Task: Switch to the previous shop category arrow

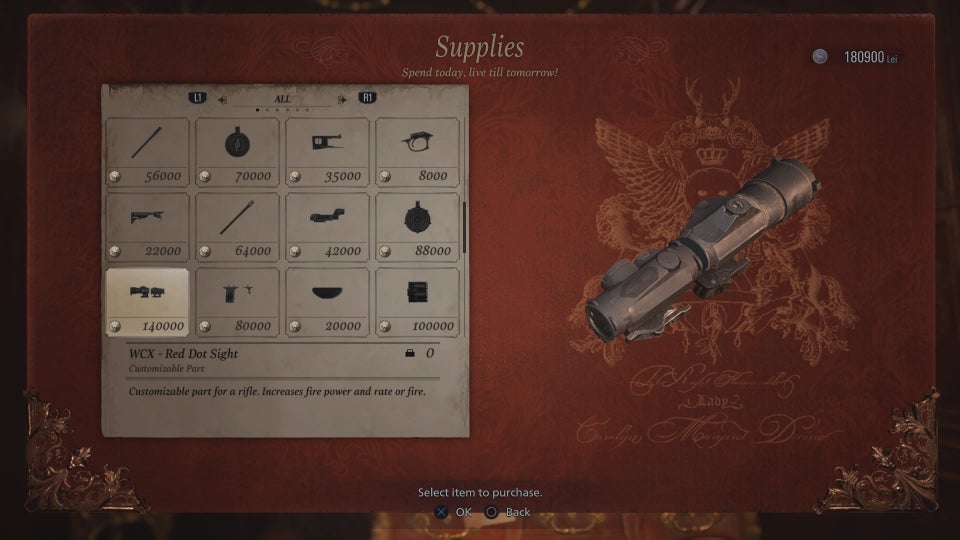Action: [222, 99]
